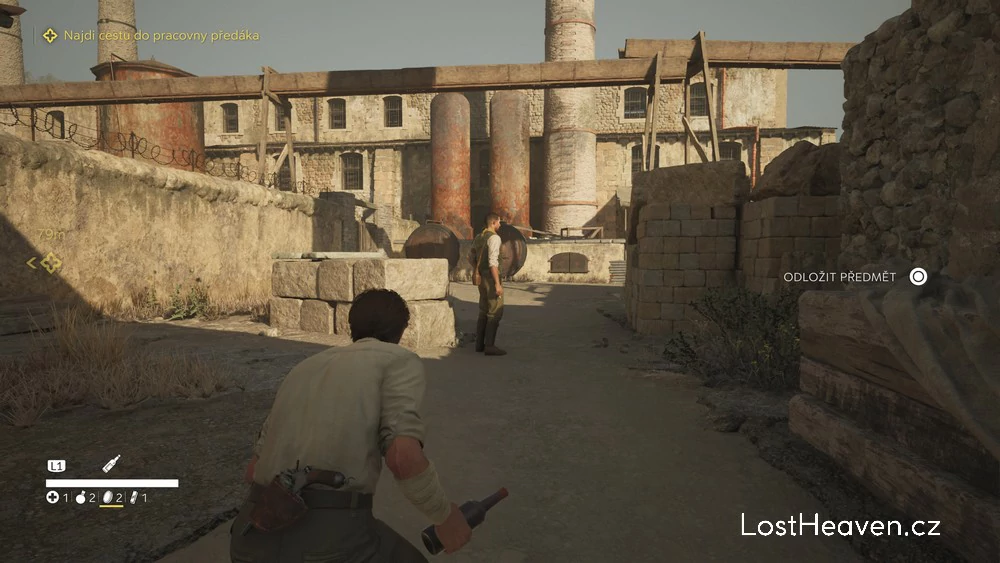The height and width of the screenshot is (563, 1000).
Task: Open the LostHeaven.cz watermark link
Action: 840,524
